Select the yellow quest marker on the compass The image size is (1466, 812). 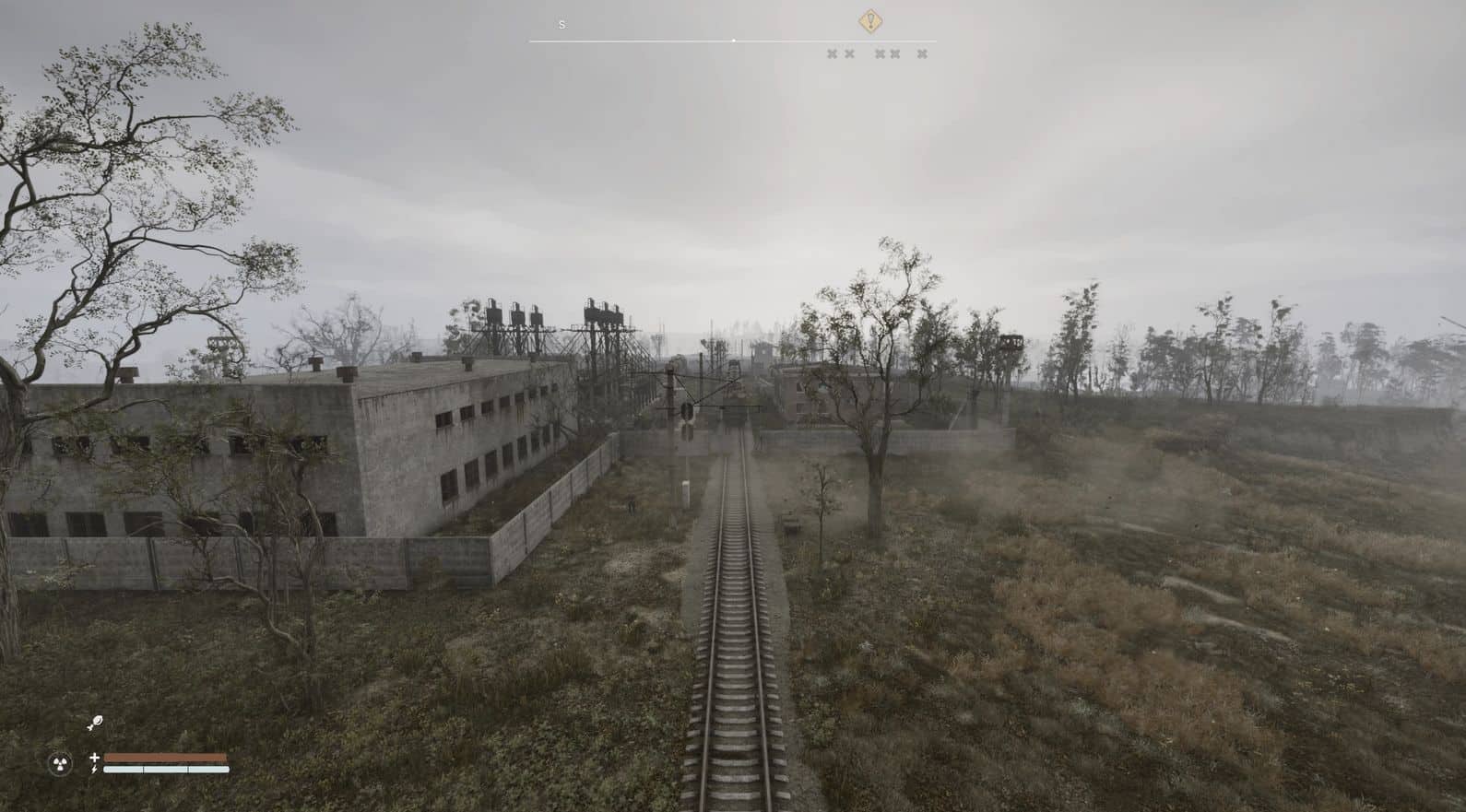pos(870,21)
